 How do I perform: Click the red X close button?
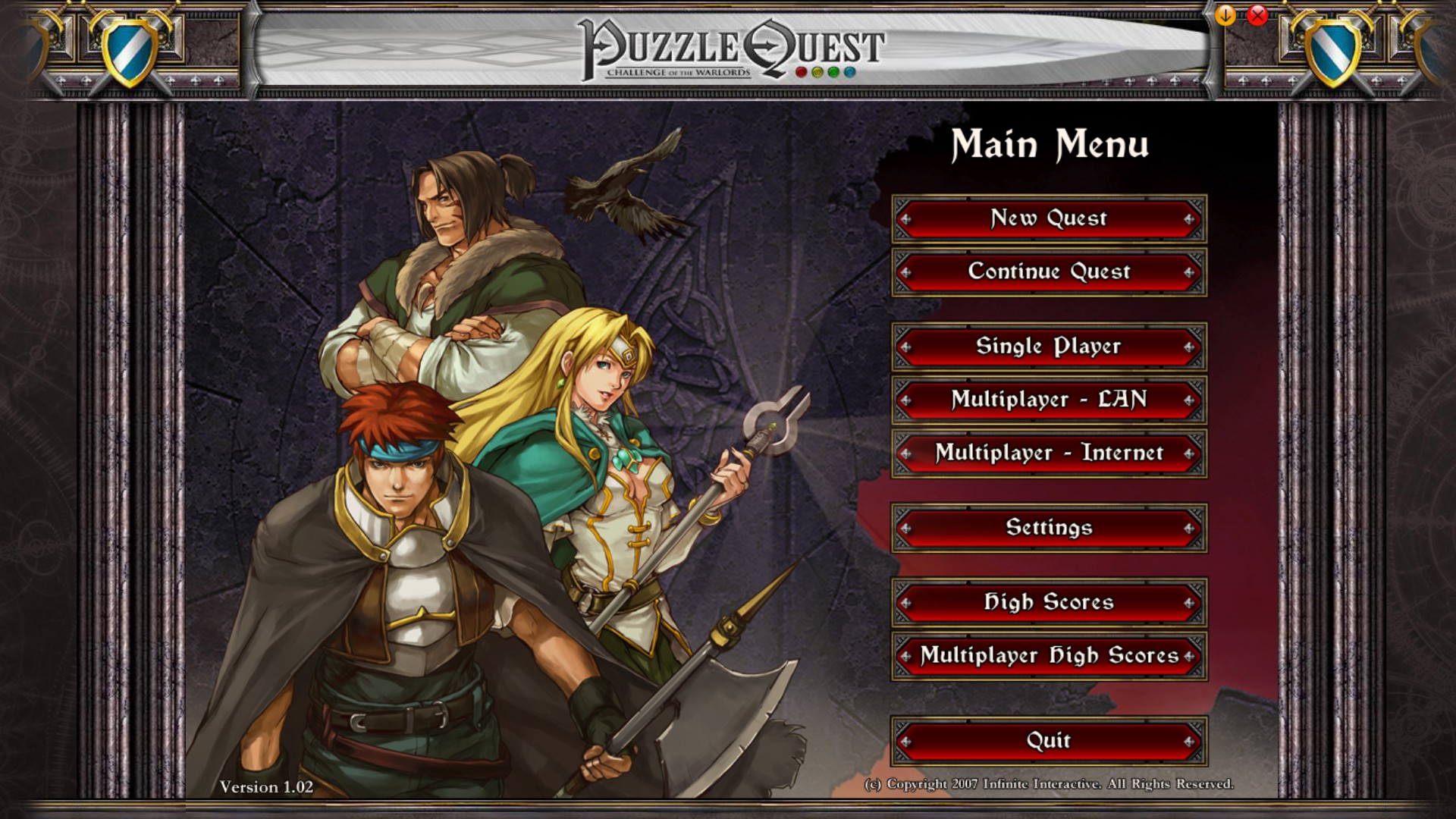1257,15
